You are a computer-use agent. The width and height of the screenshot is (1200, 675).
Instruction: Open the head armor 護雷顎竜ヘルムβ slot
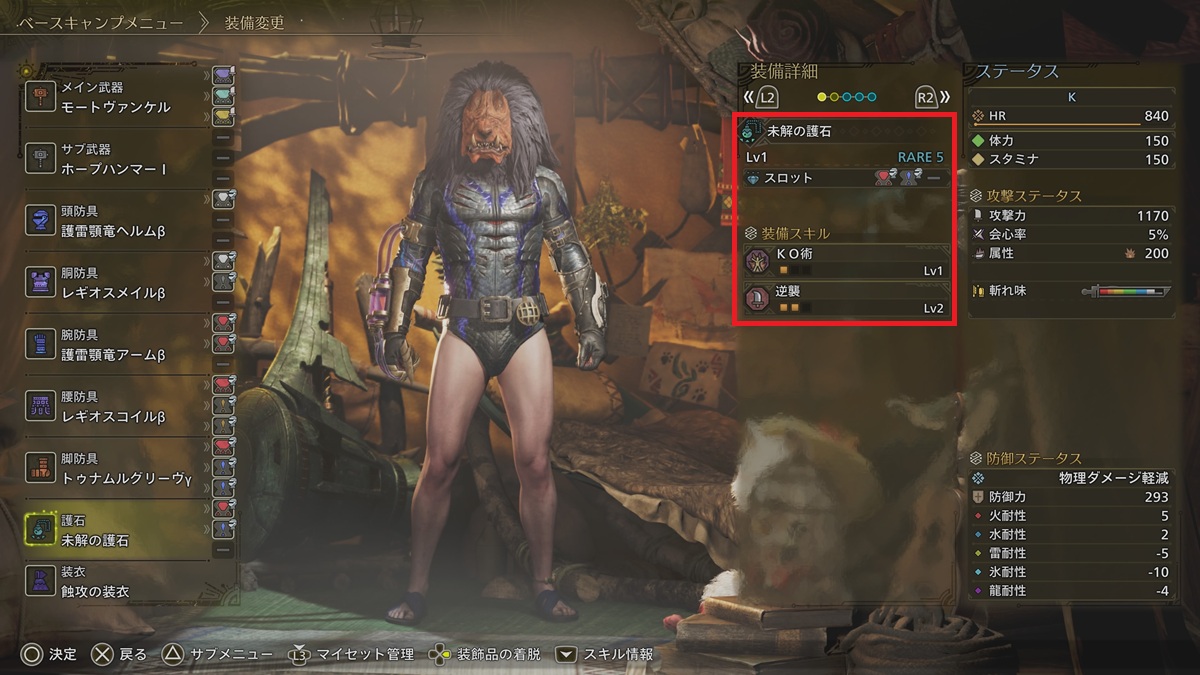click(115, 220)
